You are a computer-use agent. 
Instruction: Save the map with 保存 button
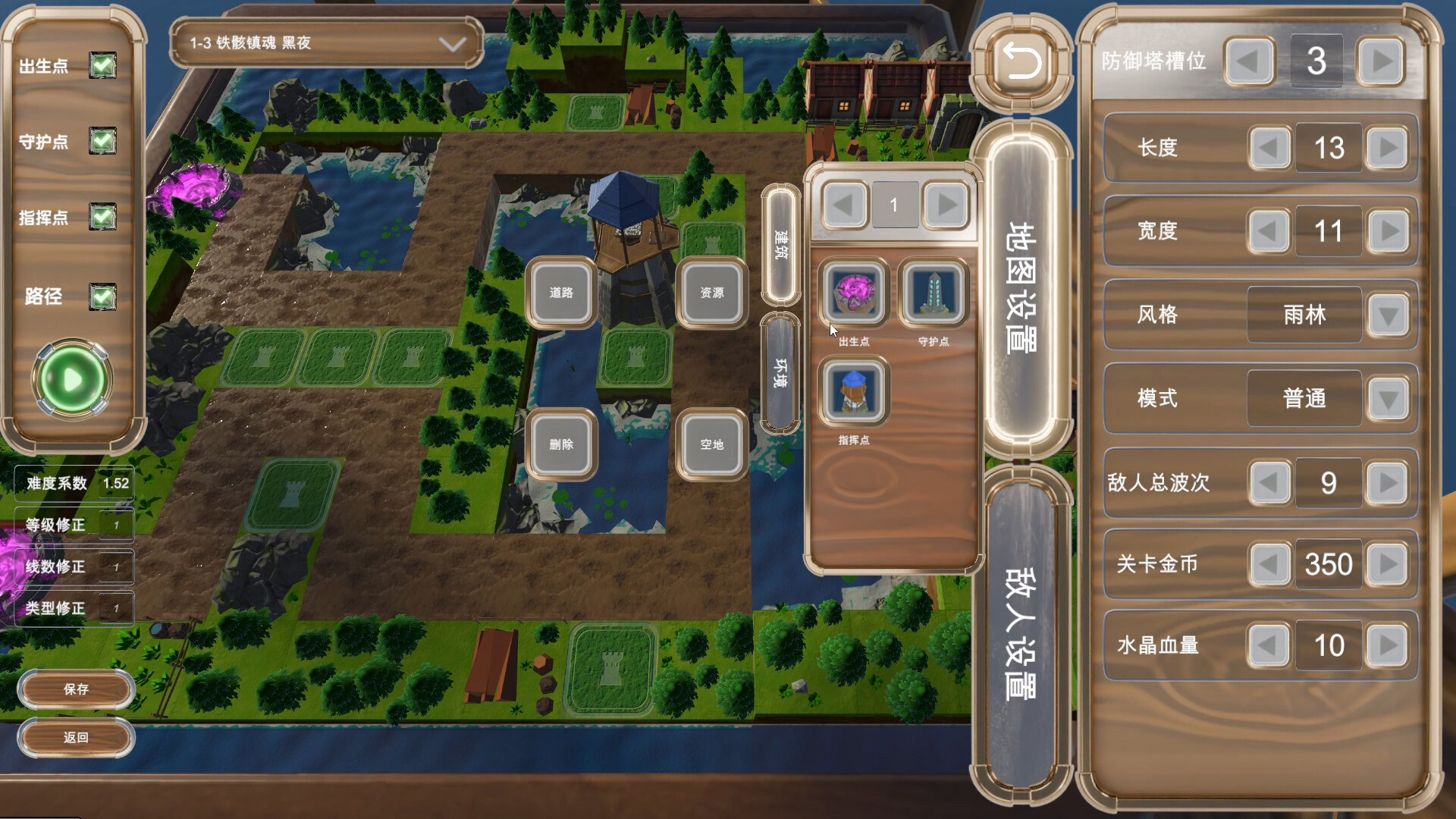click(76, 689)
